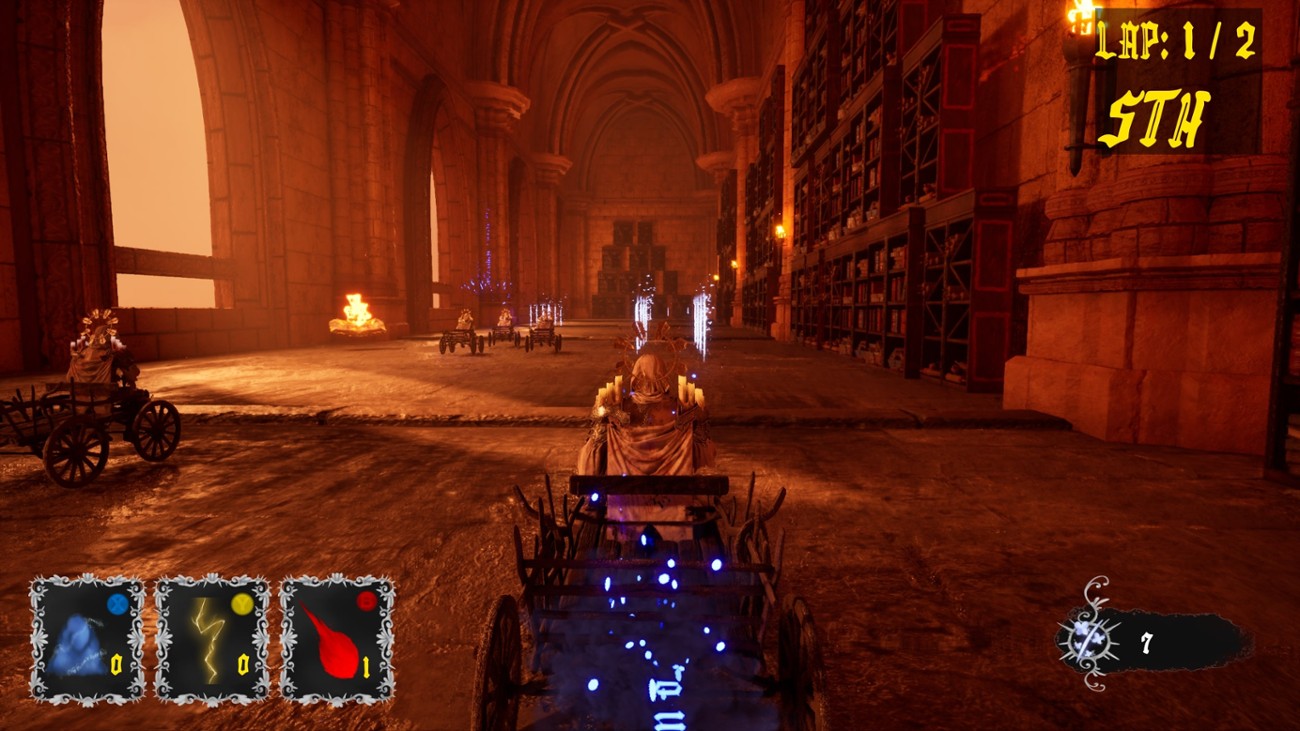The image size is (1300, 731).
Task: Select the yellow lightning bolt power-up icon
Action: (207, 640)
